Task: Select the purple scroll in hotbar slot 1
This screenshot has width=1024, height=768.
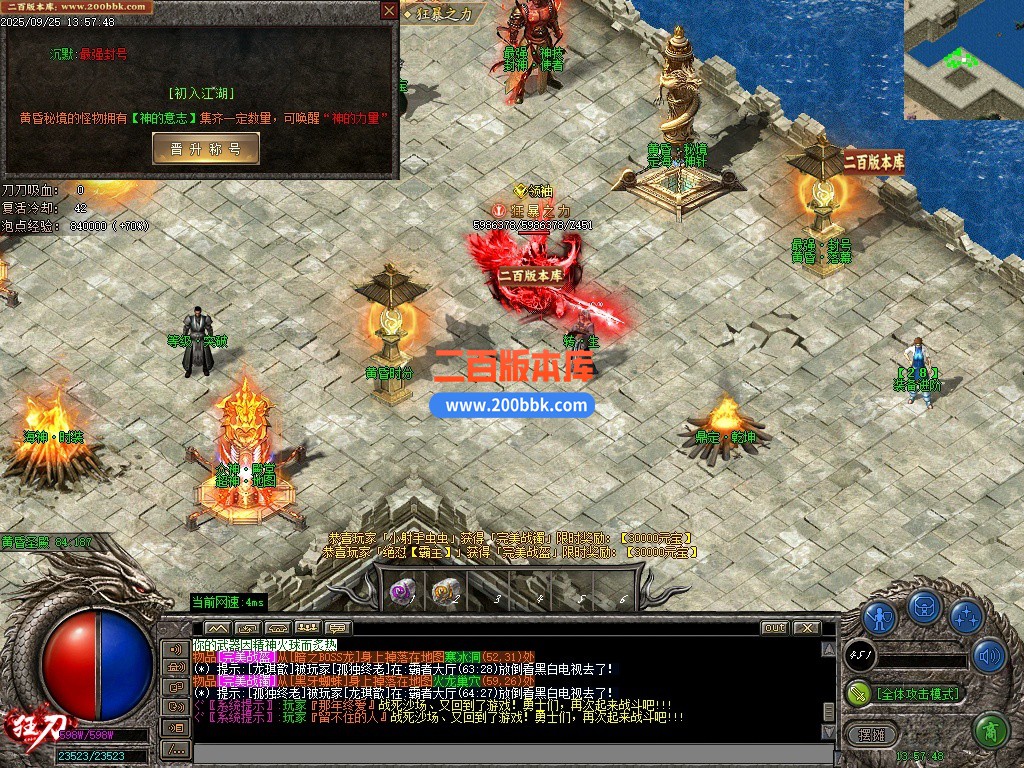Action: point(403,594)
